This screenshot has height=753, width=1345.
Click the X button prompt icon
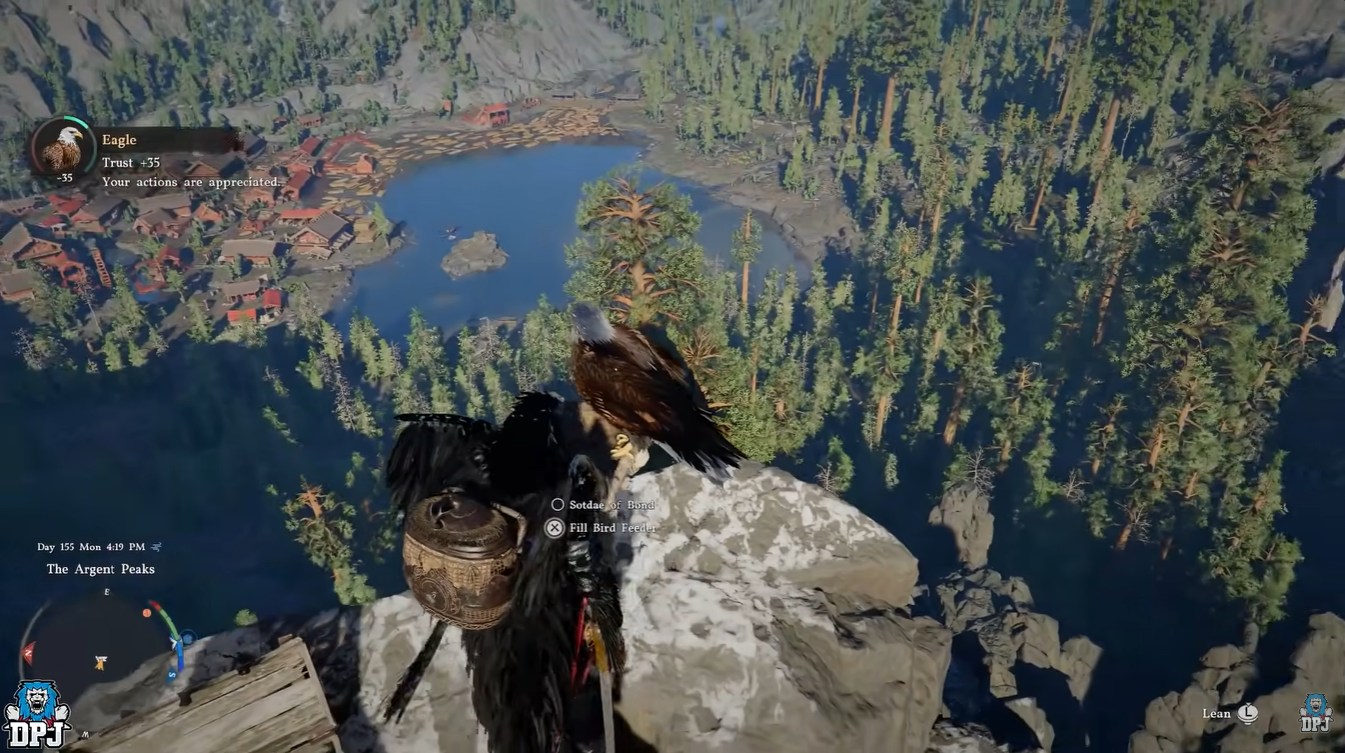pos(553,527)
